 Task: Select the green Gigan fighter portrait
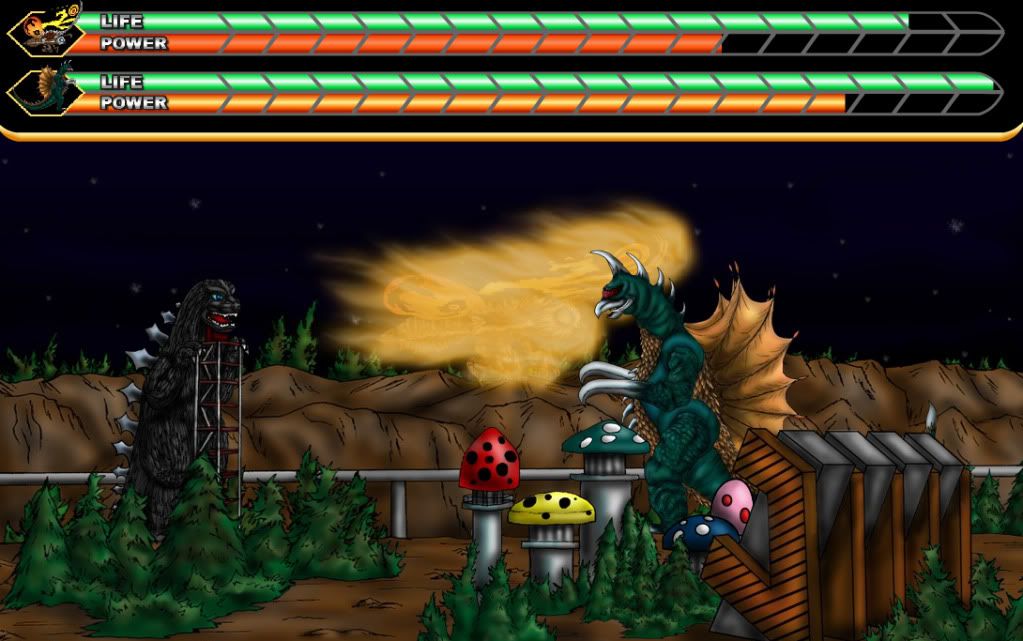44,91
